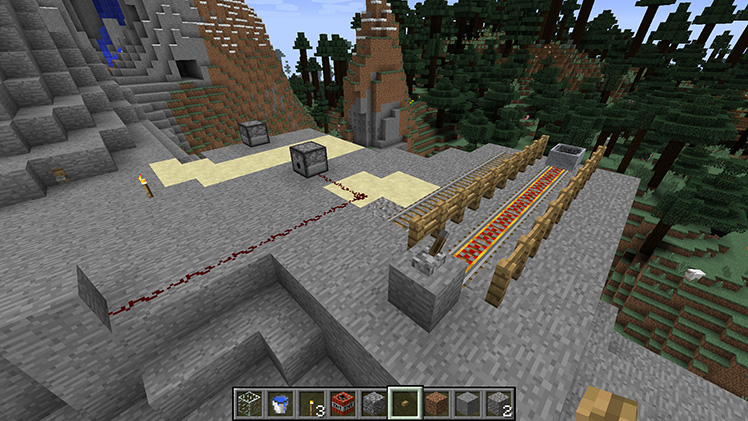Viewport: 748px width, 421px height.
Task: Select the gray block stack of two
Action: 498,402
